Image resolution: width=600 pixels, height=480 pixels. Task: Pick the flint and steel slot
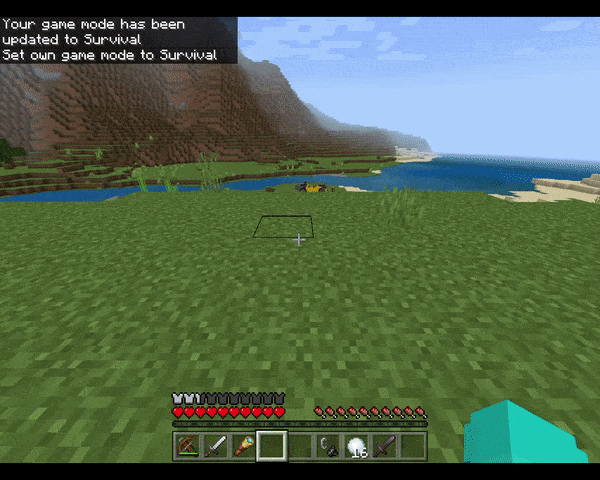pos(328,446)
